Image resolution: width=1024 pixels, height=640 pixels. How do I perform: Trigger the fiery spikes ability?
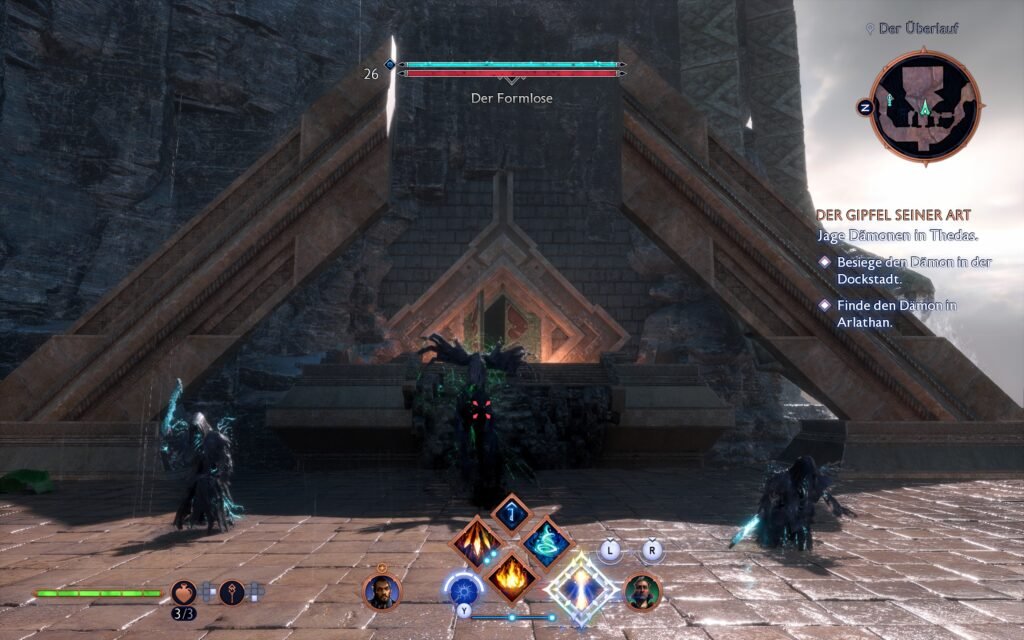476,543
